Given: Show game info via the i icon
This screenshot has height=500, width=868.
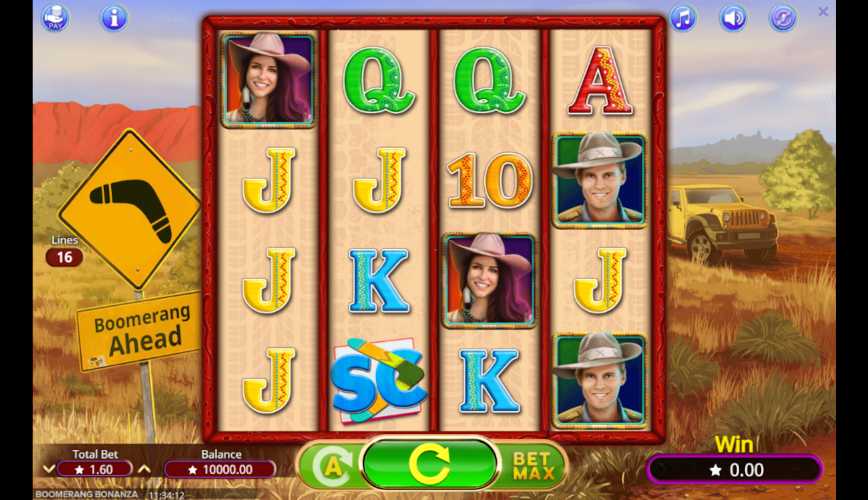Looking at the screenshot, I should pos(114,17).
